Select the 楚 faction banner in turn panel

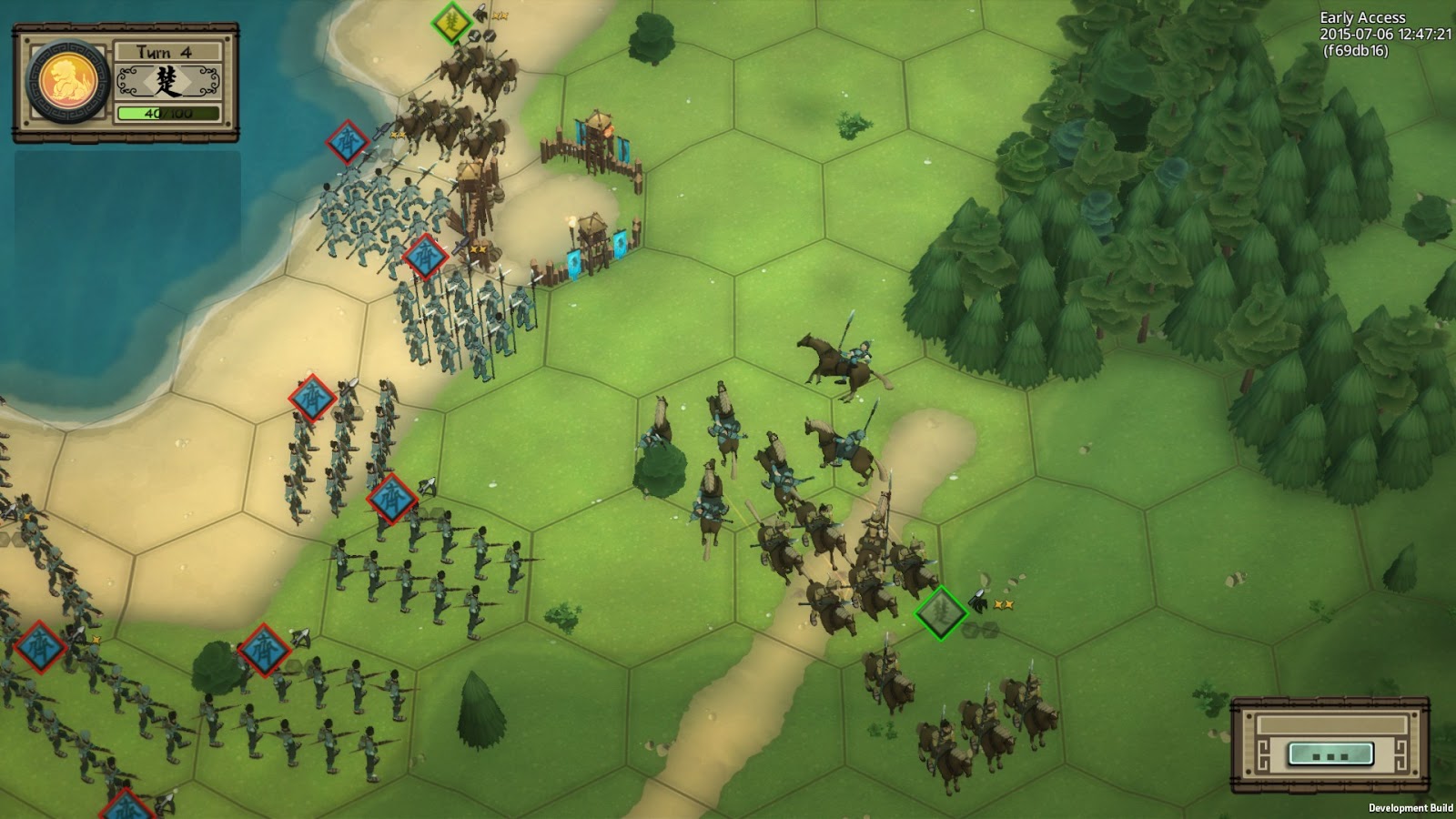point(168,83)
